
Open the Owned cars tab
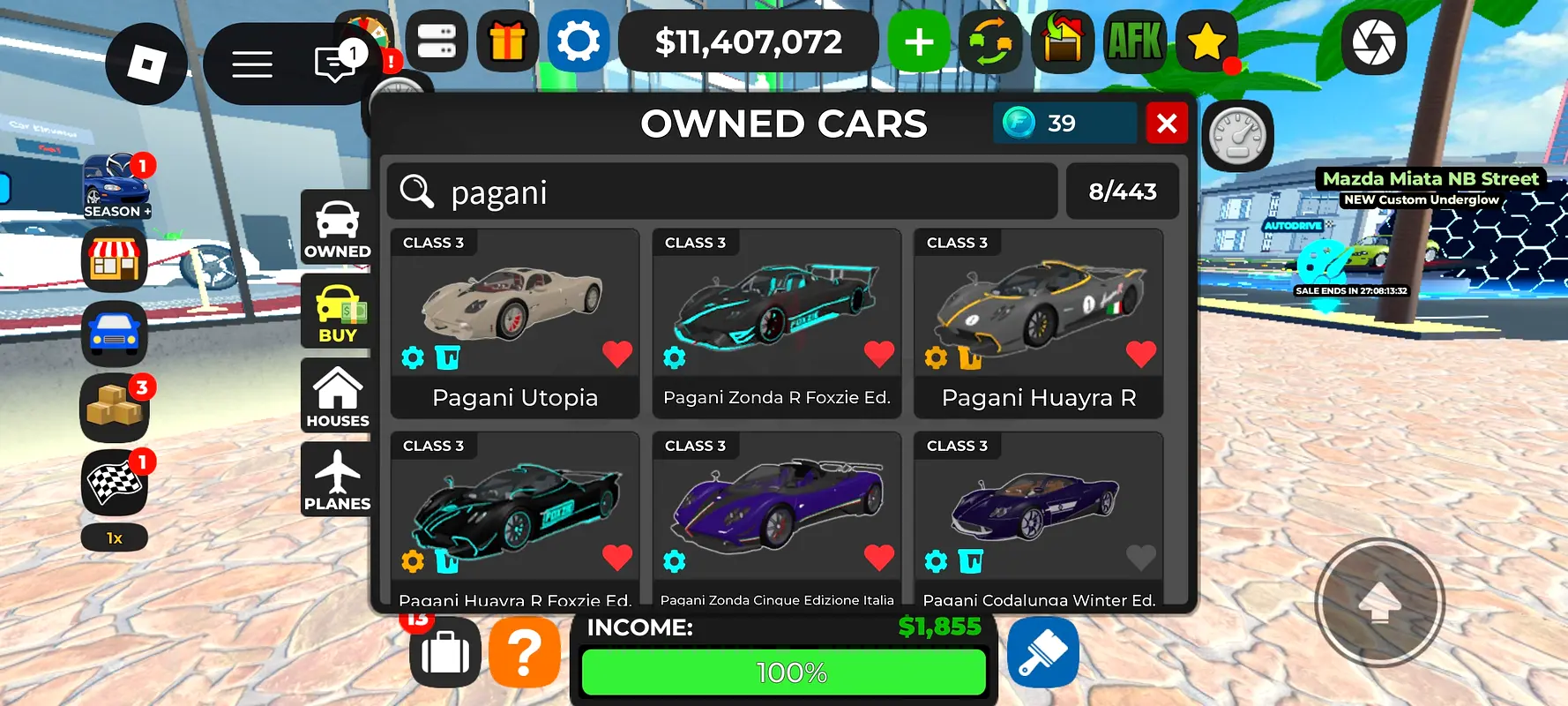tap(337, 228)
